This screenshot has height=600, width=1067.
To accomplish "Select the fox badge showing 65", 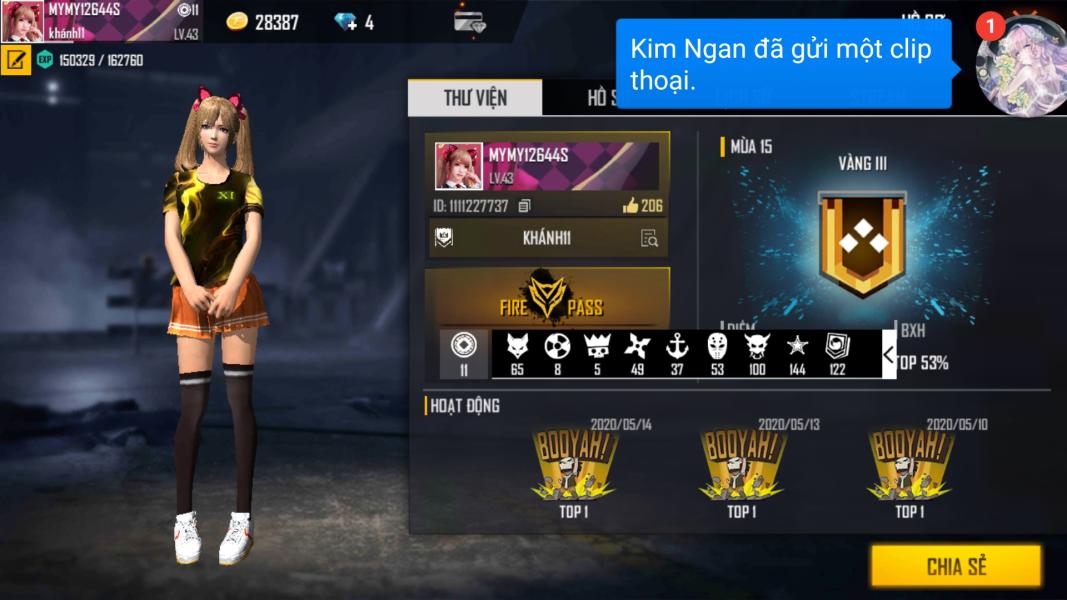I will tap(517, 353).
